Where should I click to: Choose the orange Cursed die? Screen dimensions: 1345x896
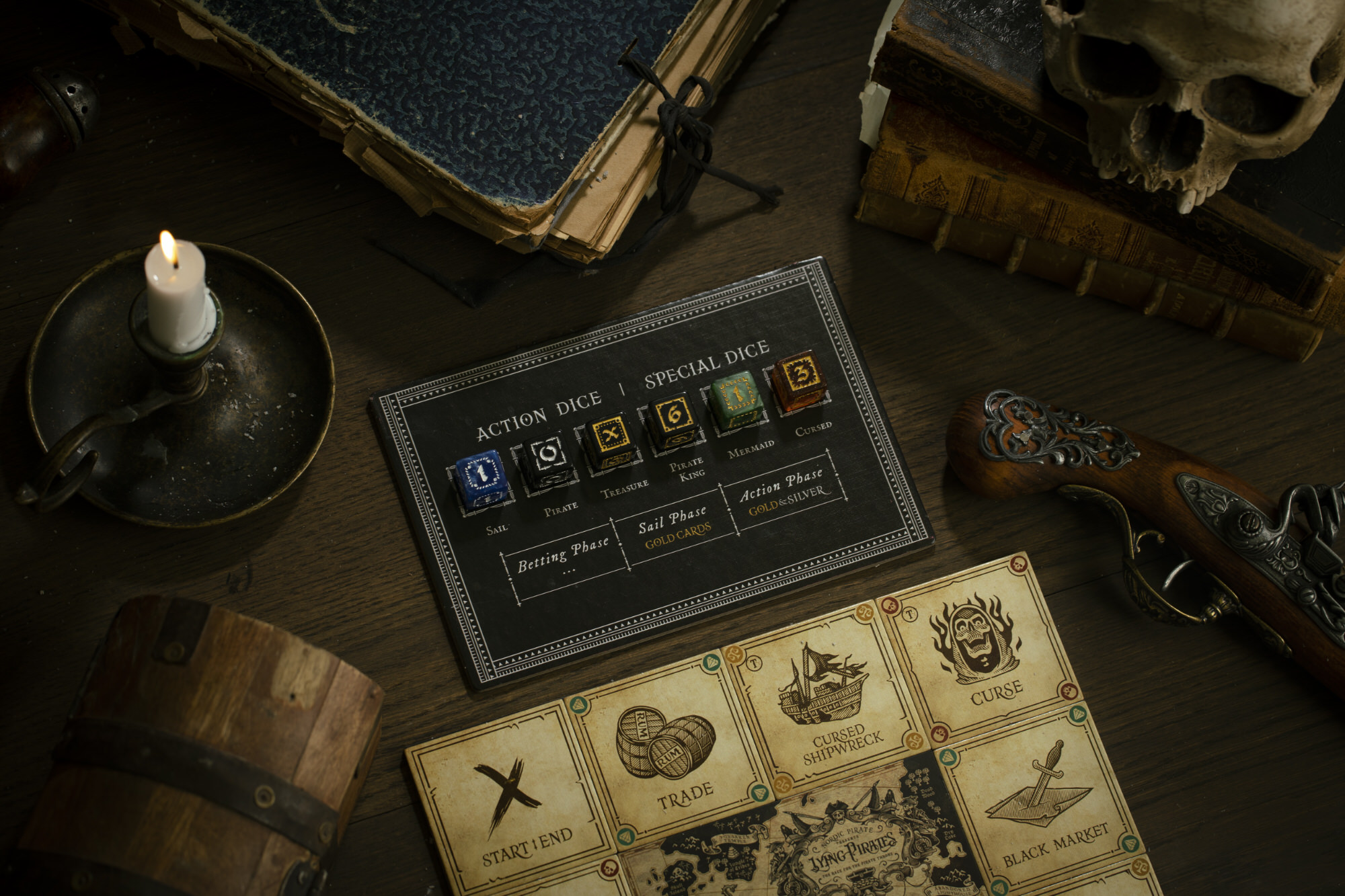point(800,378)
